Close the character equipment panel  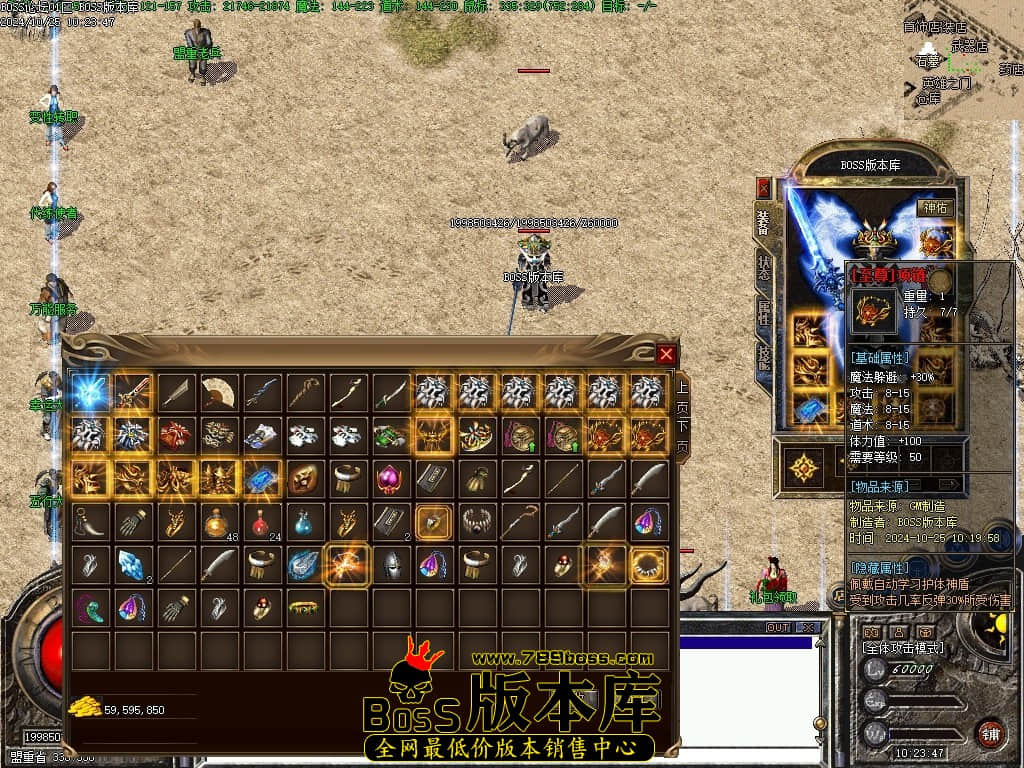[764, 187]
